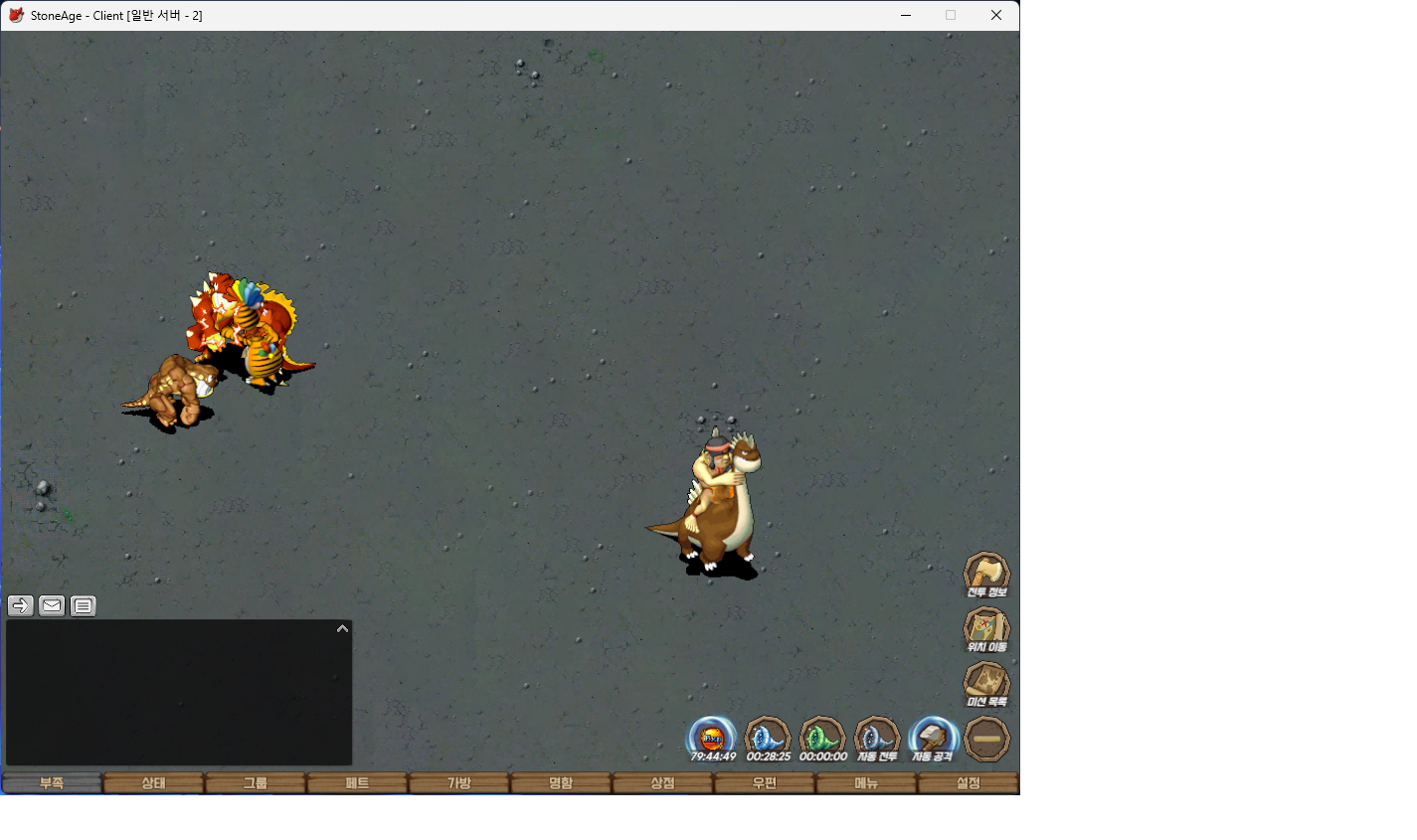This screenshot has width=1417, height=840.
Task: Collapse the HUD icons with minus button
Action: (x=986, y=740)
